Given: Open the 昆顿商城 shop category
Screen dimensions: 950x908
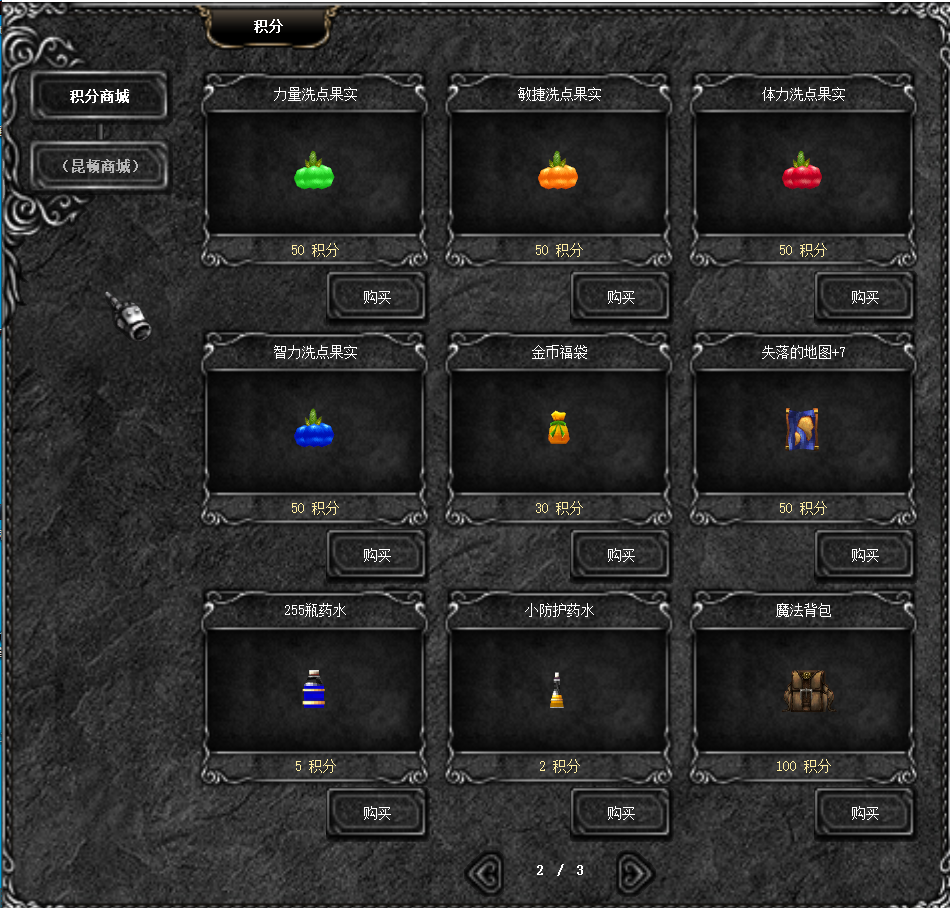Looking at the screenshot, I should pyautogui.click(x=99, y=166).
